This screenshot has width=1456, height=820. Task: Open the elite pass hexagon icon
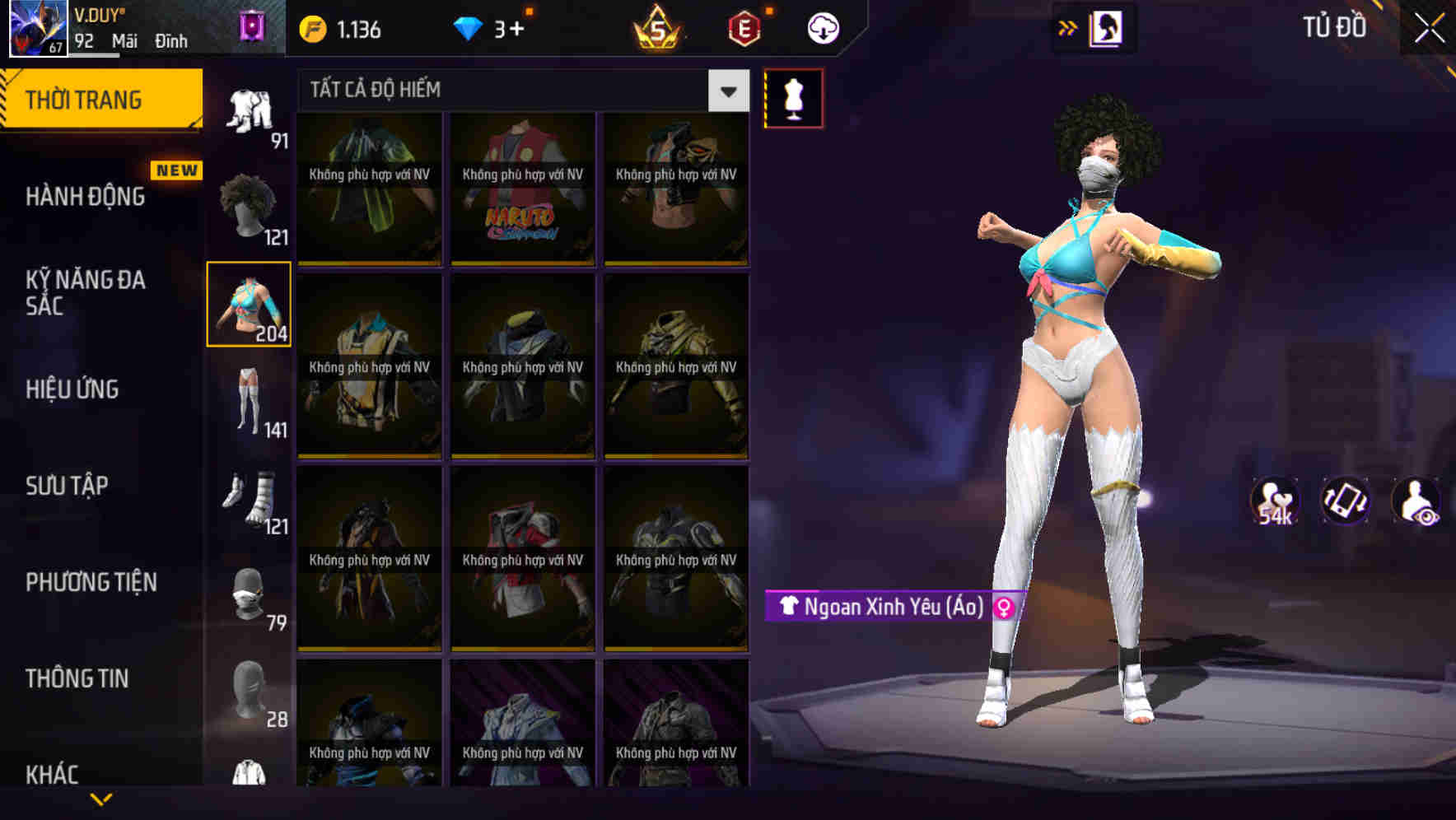(744, 27)
